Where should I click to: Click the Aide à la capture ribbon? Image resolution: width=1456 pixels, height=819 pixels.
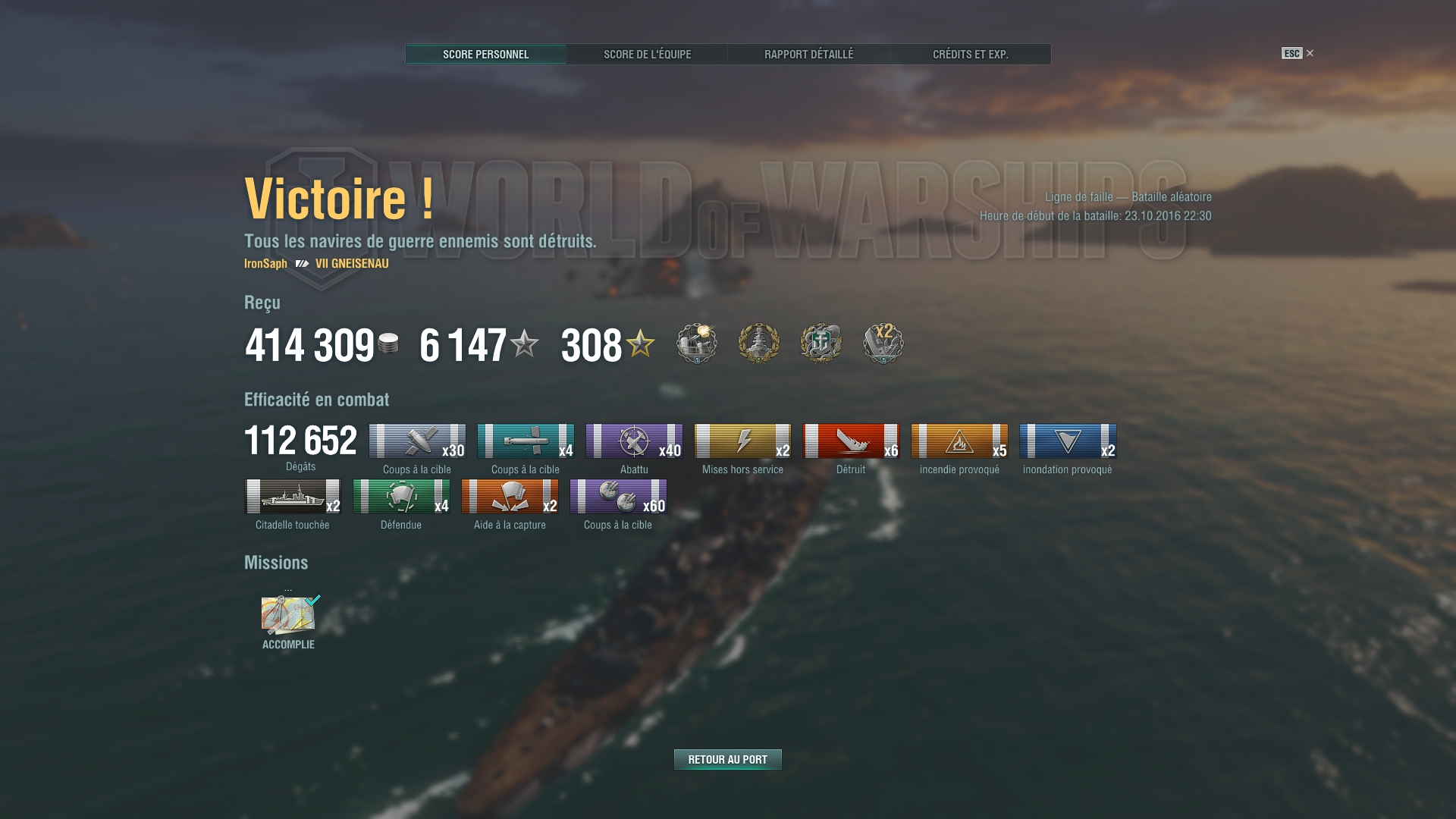point(510,496)
